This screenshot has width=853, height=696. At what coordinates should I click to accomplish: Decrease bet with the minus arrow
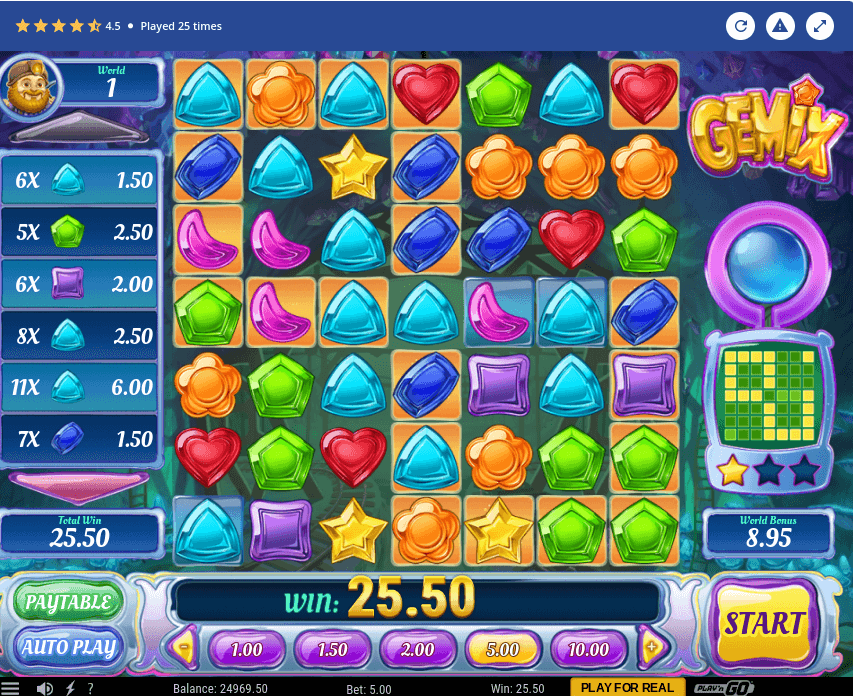pos(185,648)
